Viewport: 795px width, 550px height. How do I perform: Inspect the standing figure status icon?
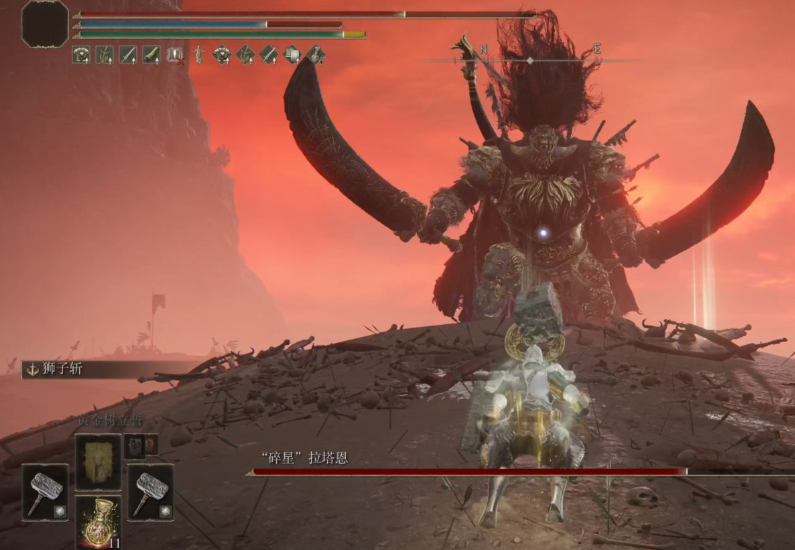pyautogui.click(x=198, y=55)
